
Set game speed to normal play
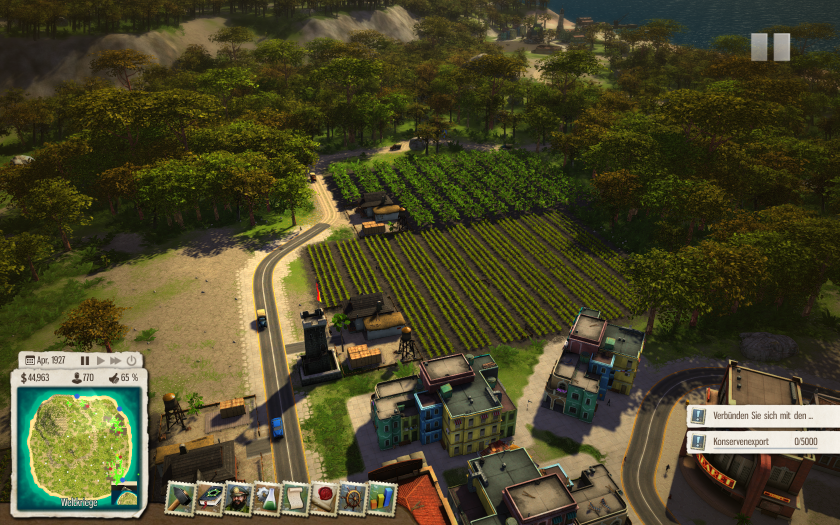coord(100,360)
